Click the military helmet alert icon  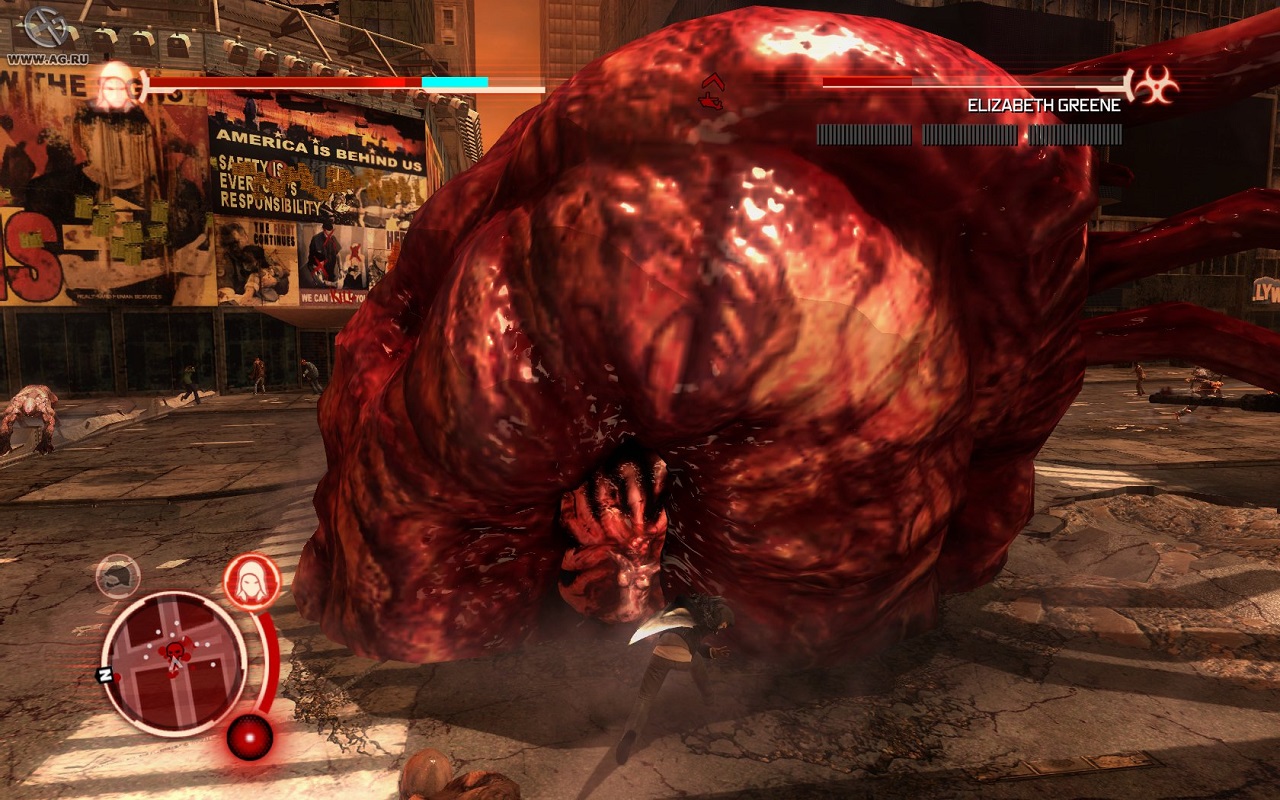click(x=118, y=575)
